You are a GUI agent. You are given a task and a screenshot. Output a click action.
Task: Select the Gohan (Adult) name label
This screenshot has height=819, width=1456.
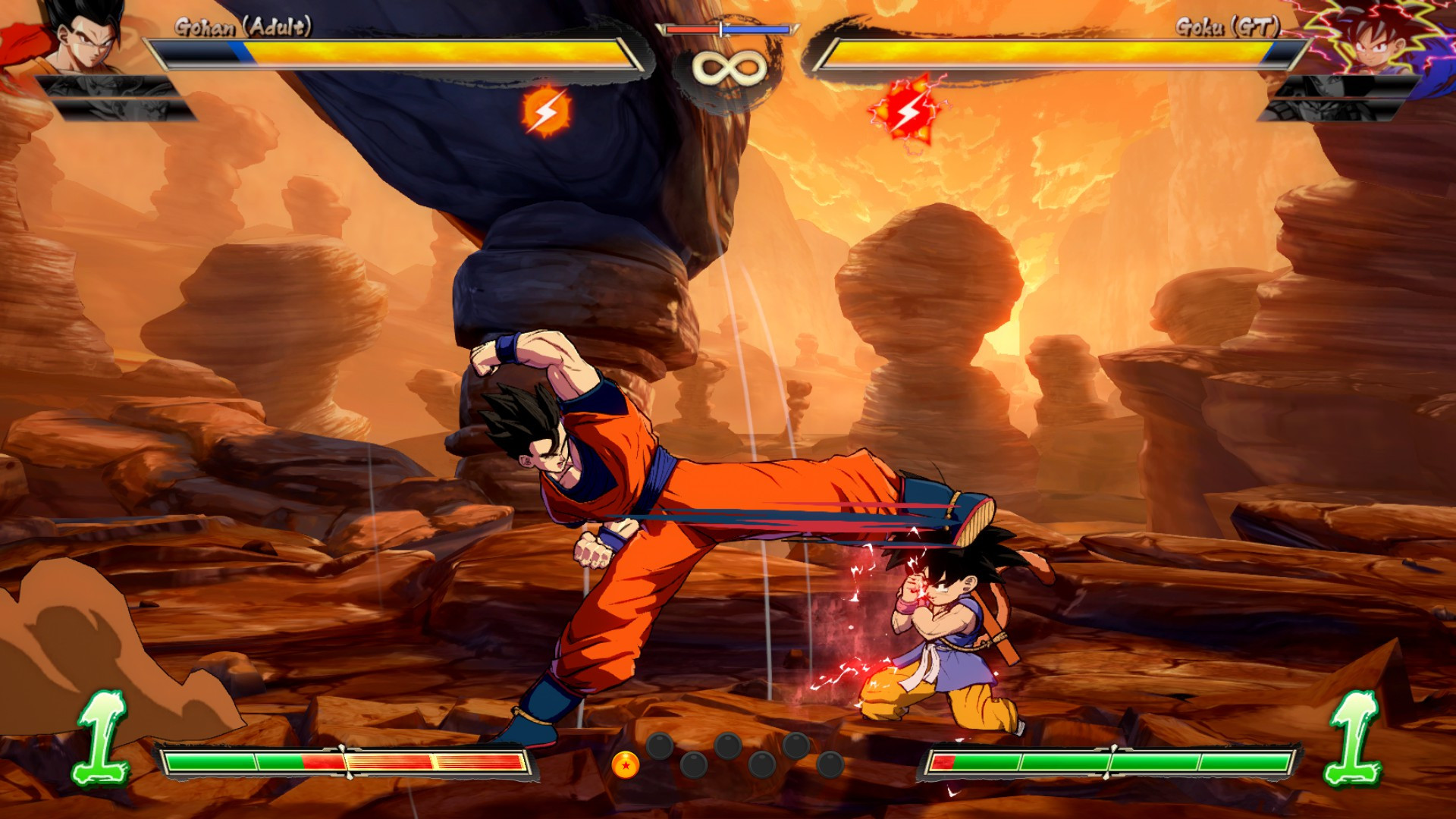pos(243,24)
